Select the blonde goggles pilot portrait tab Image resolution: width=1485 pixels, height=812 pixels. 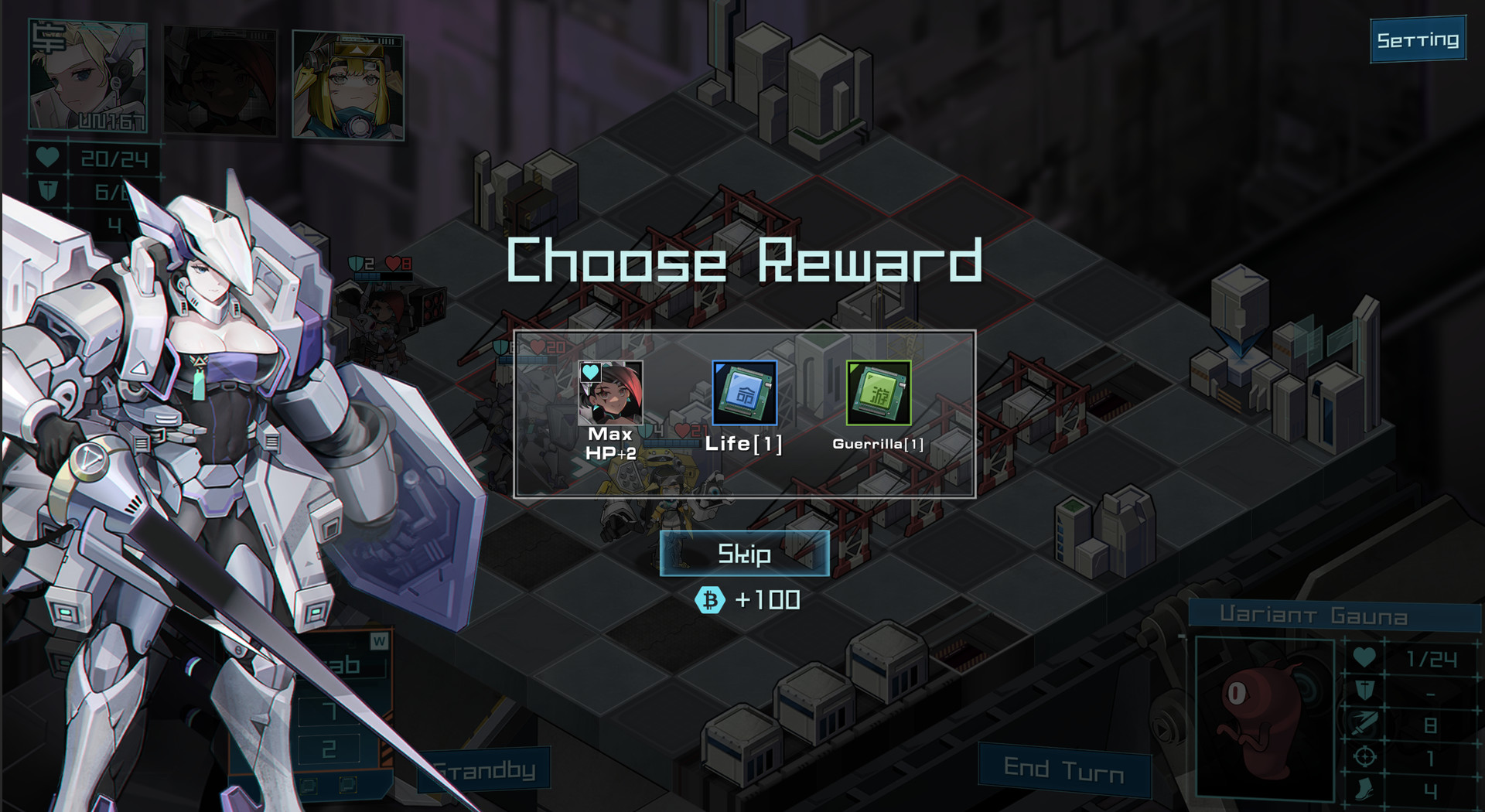[347, 85]
